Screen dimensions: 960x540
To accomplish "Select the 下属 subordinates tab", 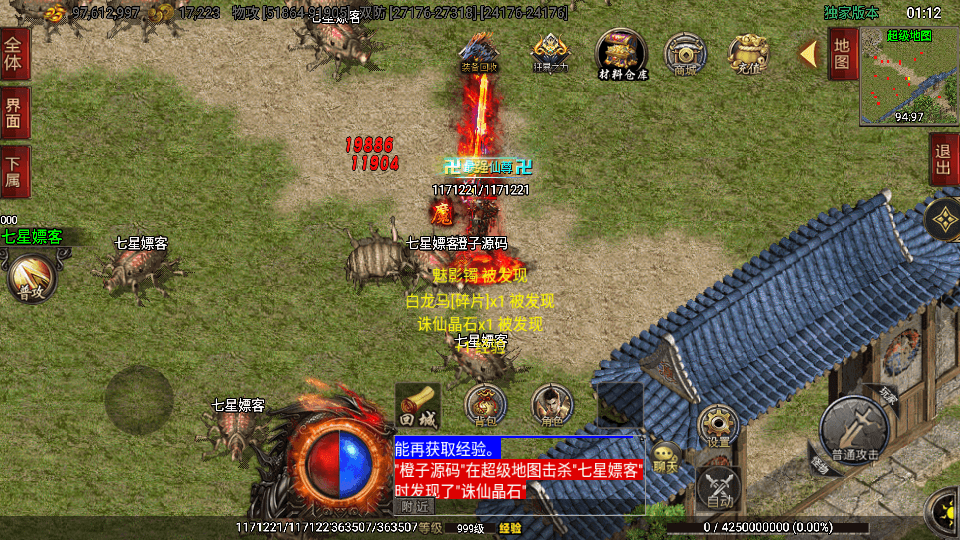I will pyautogui.click(x=15, y=171).
